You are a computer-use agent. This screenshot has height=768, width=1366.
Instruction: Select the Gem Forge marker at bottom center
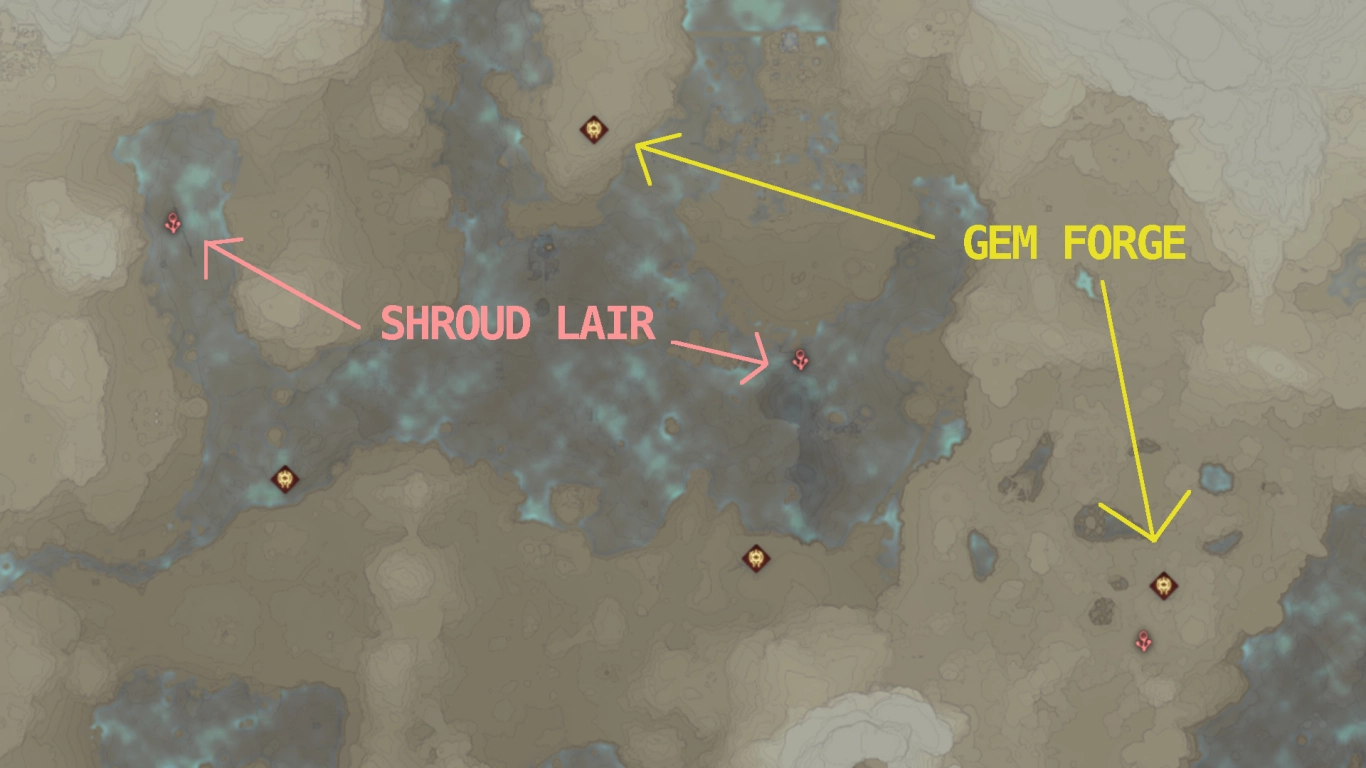coord(755,560)
